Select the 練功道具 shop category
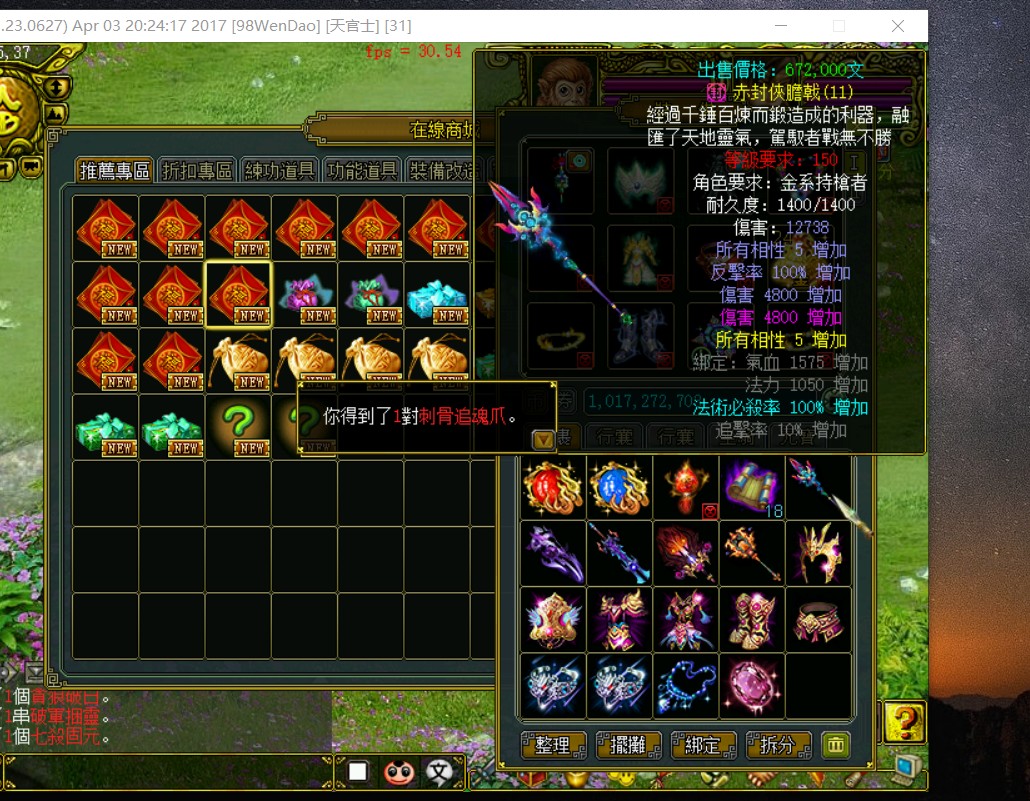The image size is (1030, 801). pos(279,171)
